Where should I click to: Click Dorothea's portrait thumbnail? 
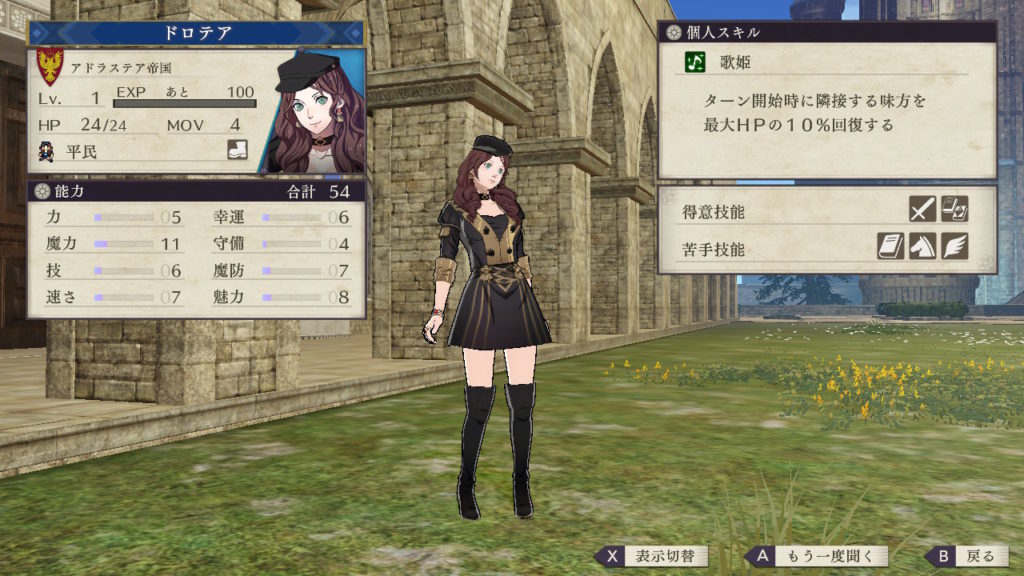pos(314,112)
